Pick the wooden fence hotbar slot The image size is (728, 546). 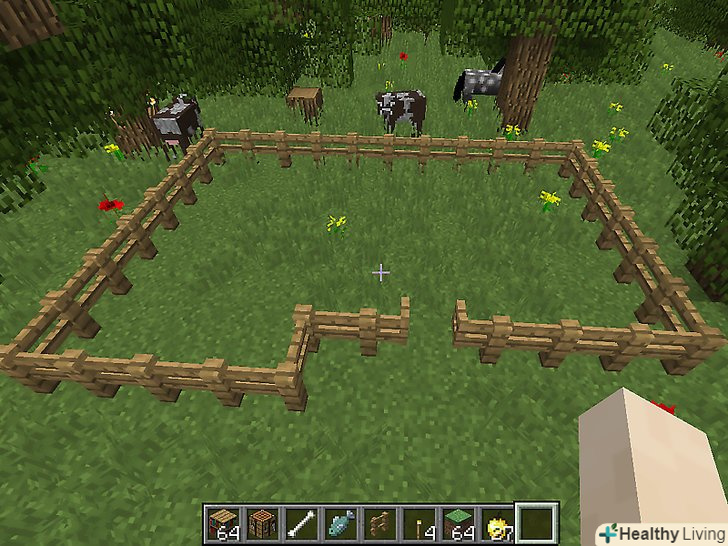tap(378, 523)
